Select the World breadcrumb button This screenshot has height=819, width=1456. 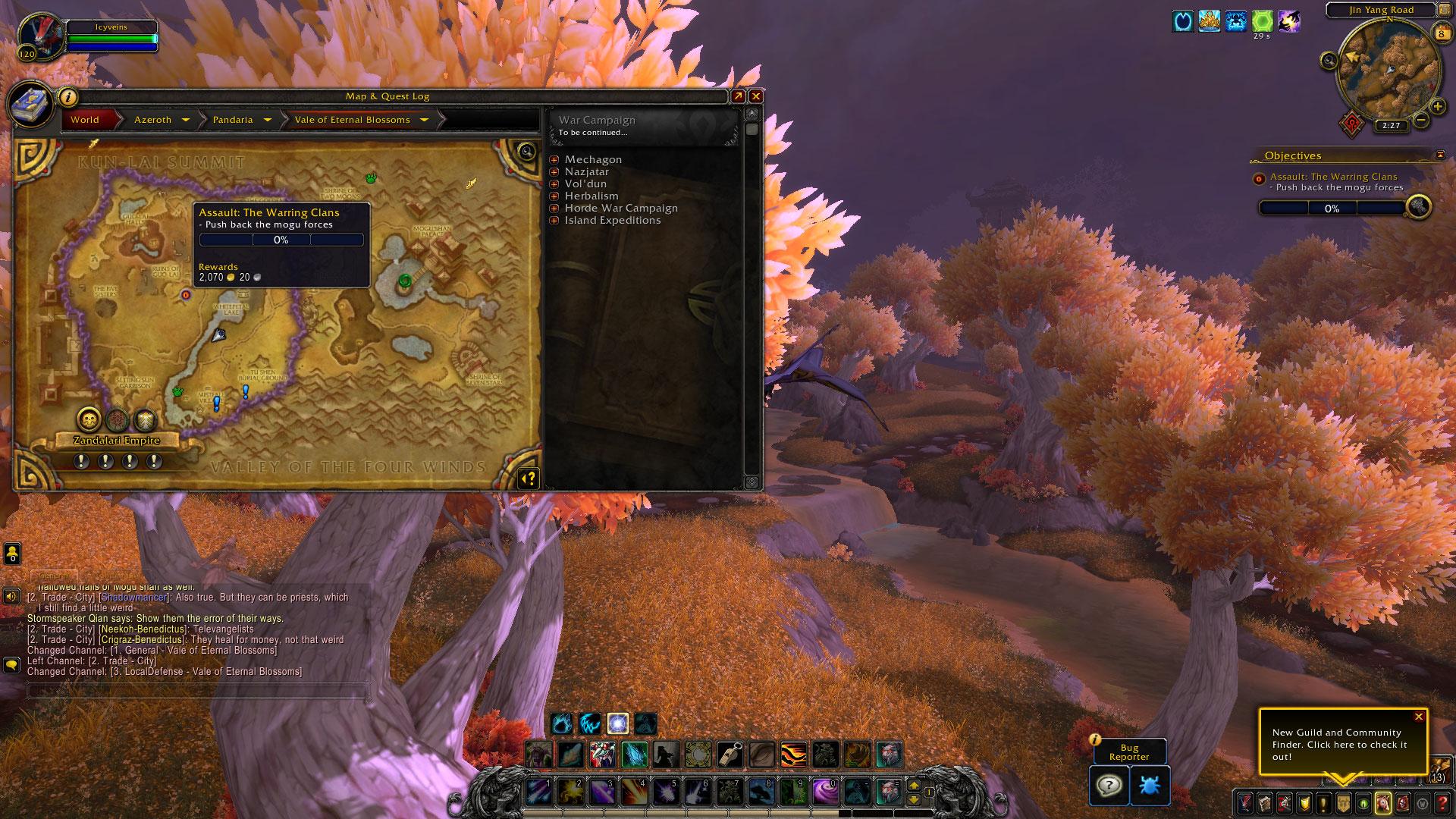(x=85, y=120)
